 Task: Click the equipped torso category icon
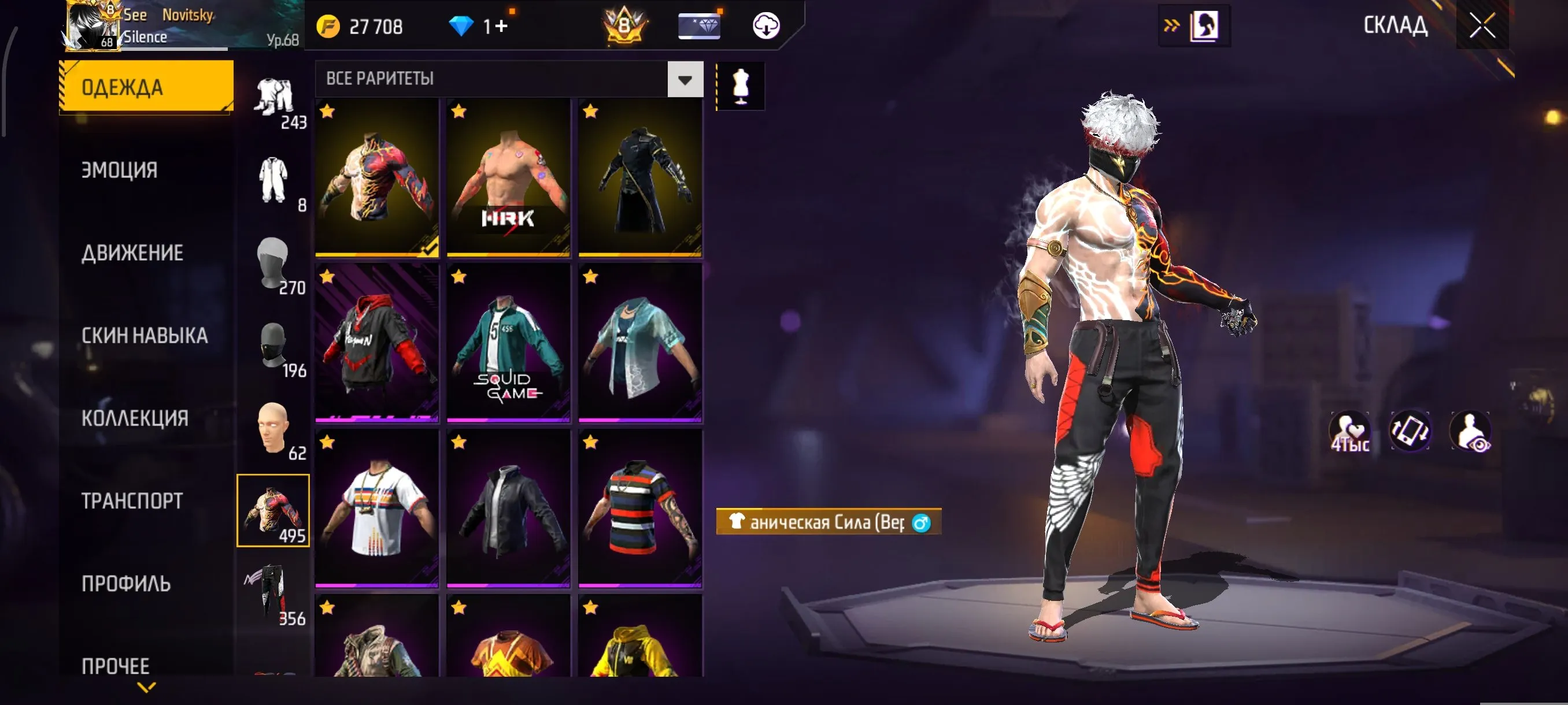click(x=275, y=511)
